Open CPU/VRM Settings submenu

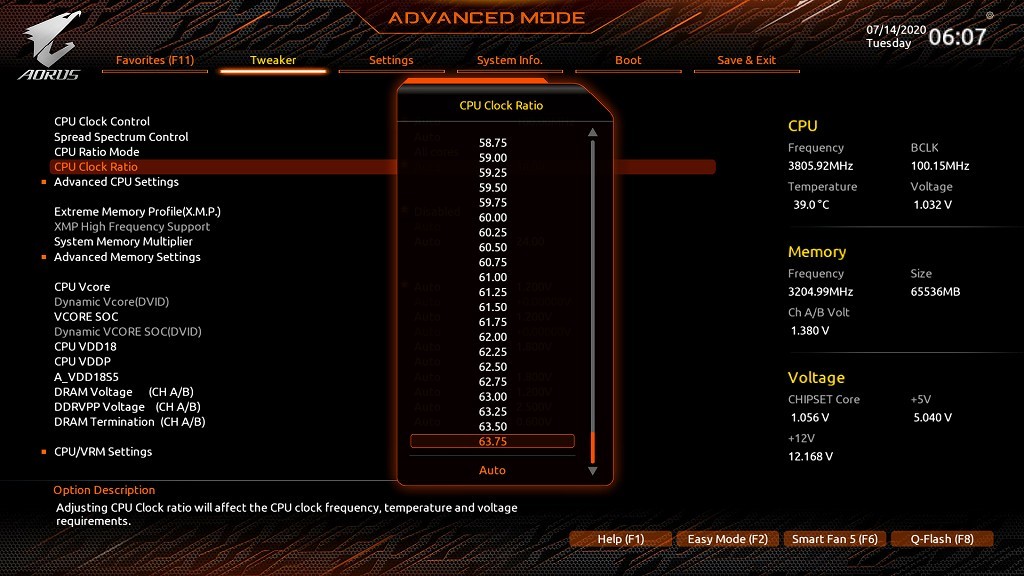tap(103, 452)
